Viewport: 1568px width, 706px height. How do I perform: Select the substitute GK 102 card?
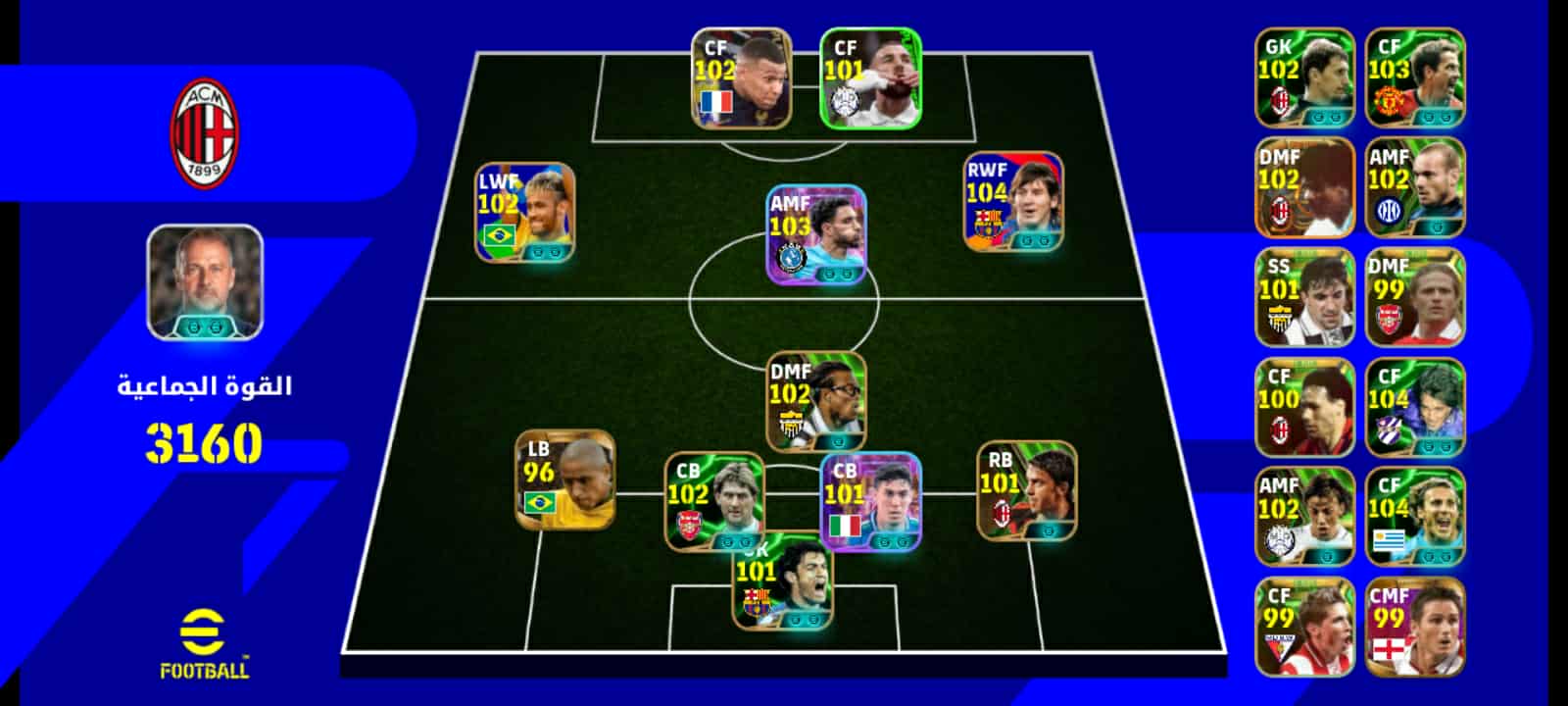tap(1304, 77)
